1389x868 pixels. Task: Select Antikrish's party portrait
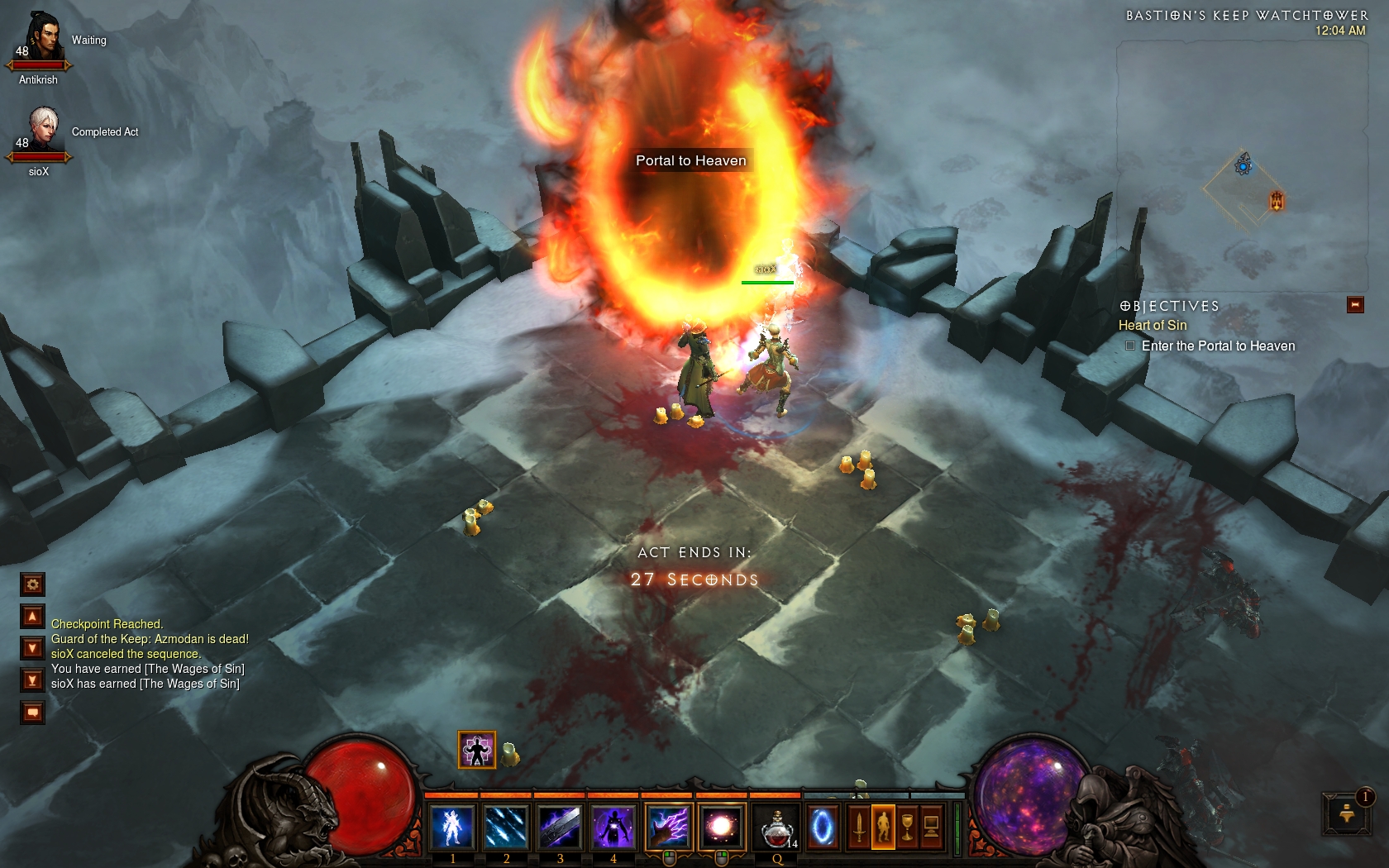click(x=41, y=40)
